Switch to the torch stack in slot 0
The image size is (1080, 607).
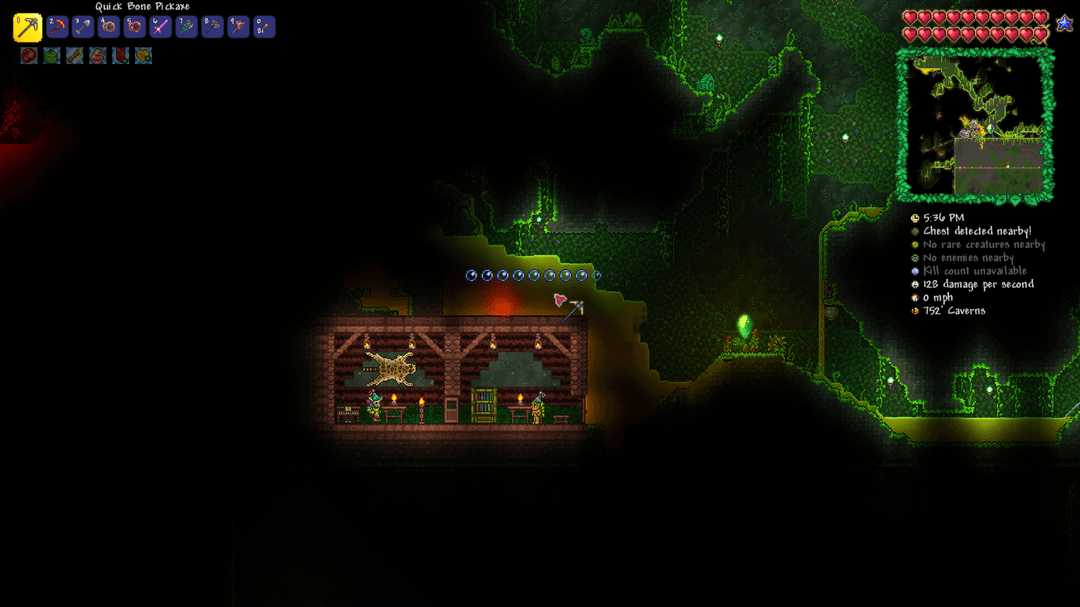click(x=264, y=27)
